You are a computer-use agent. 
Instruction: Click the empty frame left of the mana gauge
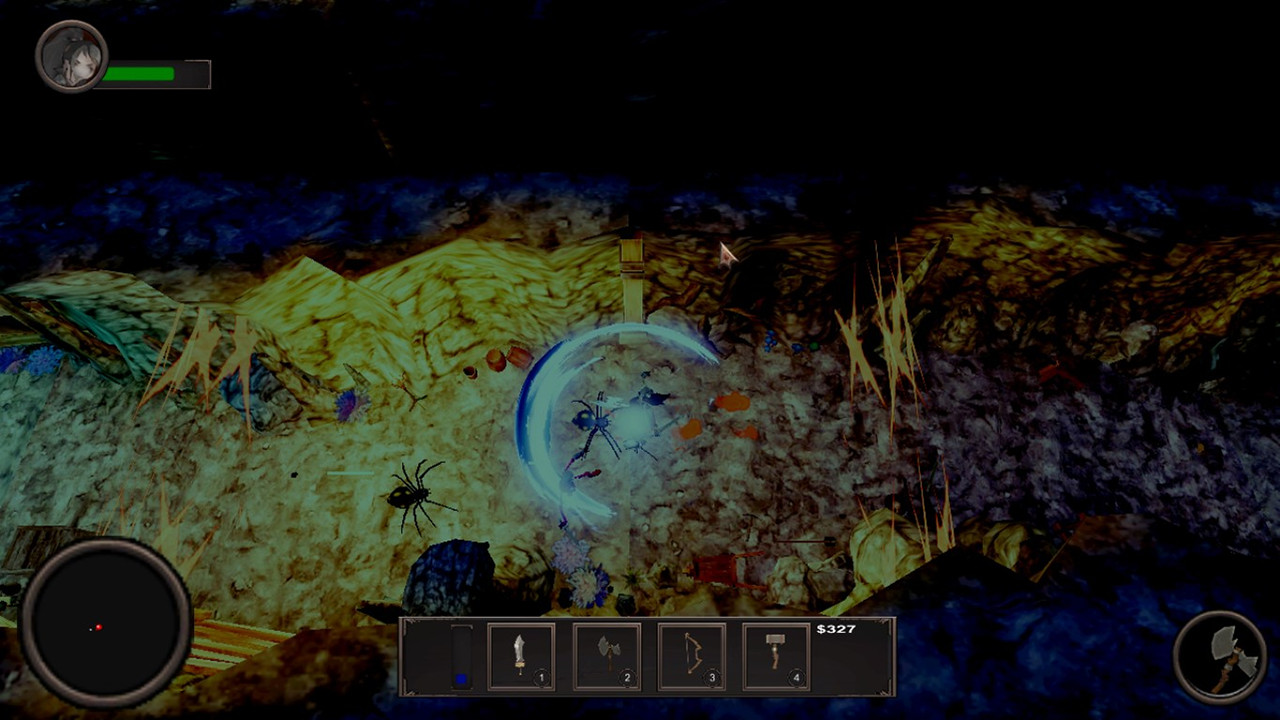click(428, 655)
